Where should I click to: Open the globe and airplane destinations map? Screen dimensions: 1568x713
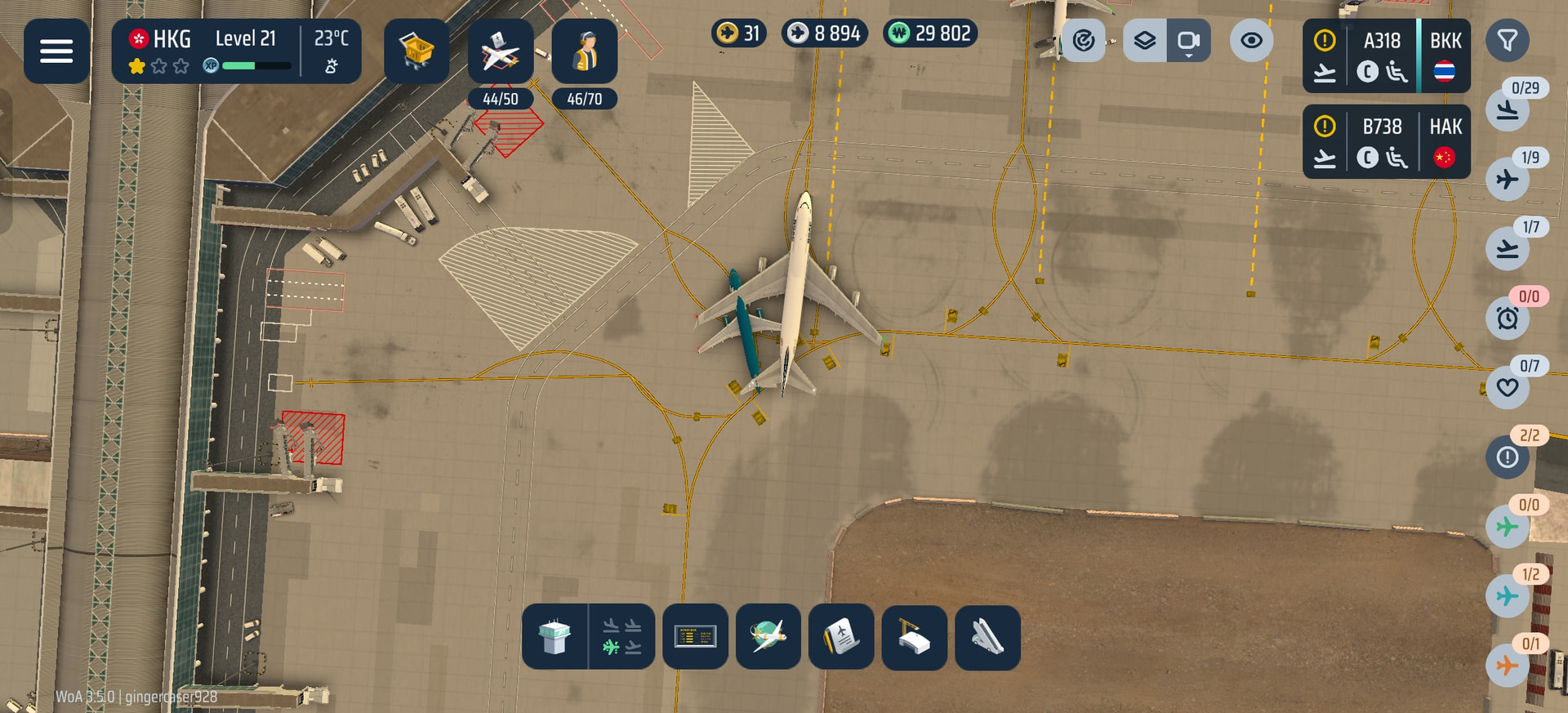click(768, 637)
